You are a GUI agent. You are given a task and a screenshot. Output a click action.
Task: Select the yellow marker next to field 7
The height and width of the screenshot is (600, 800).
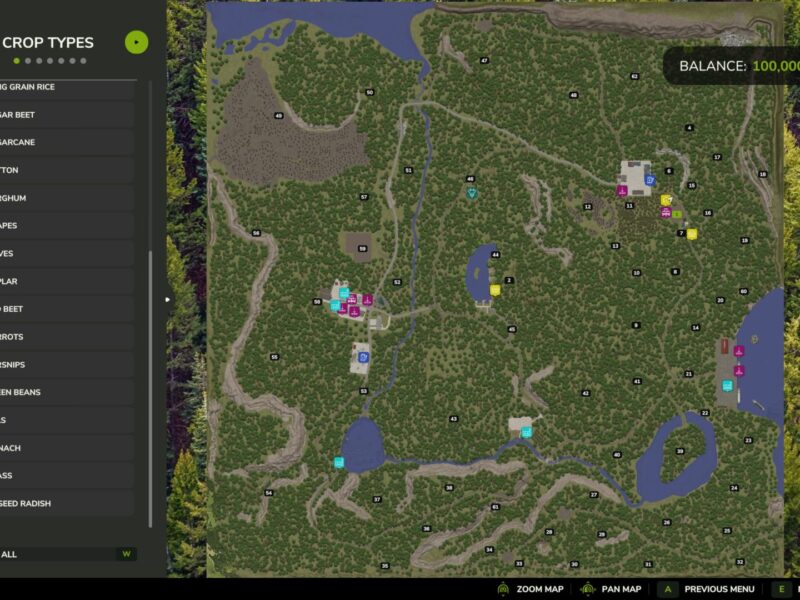pos(691,234)
